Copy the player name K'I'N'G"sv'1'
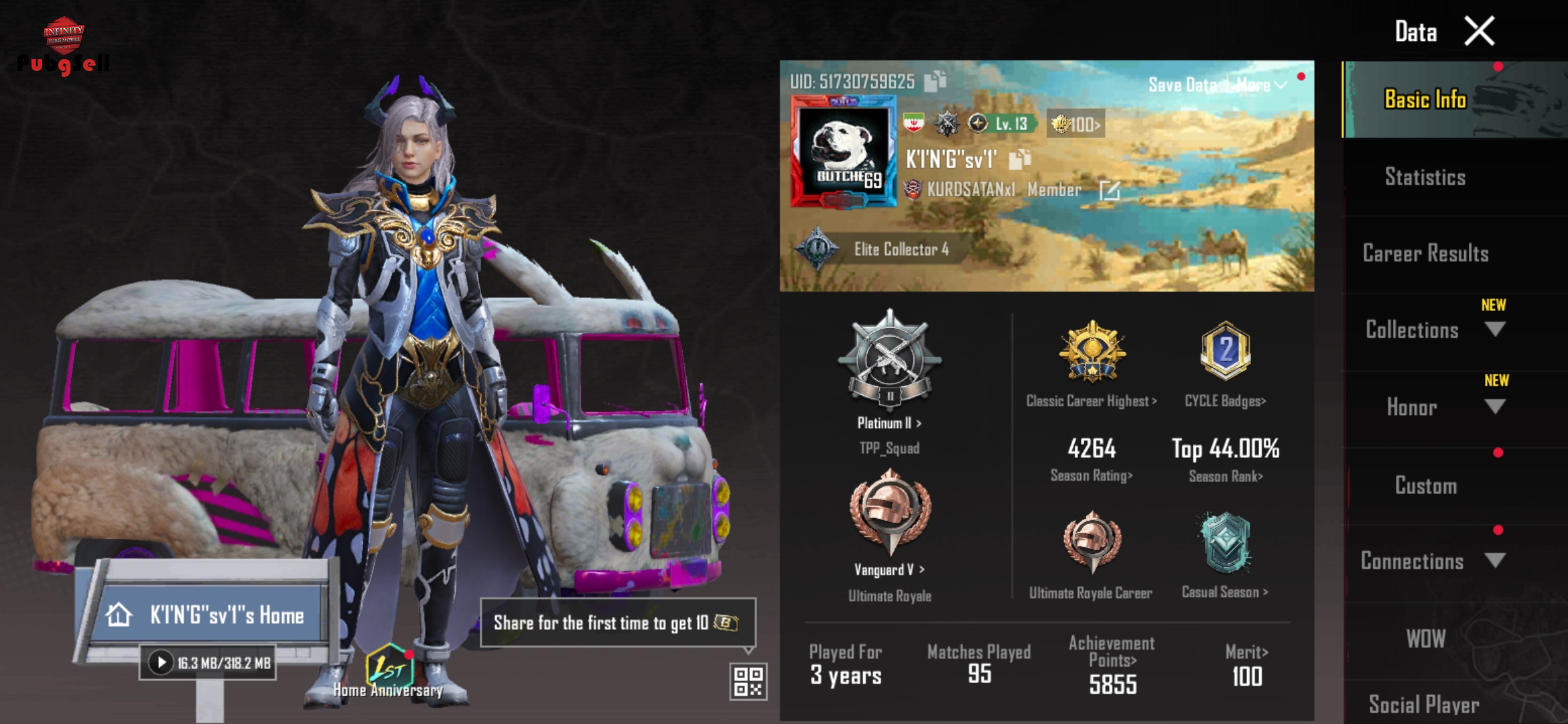 coord(1019,159)
